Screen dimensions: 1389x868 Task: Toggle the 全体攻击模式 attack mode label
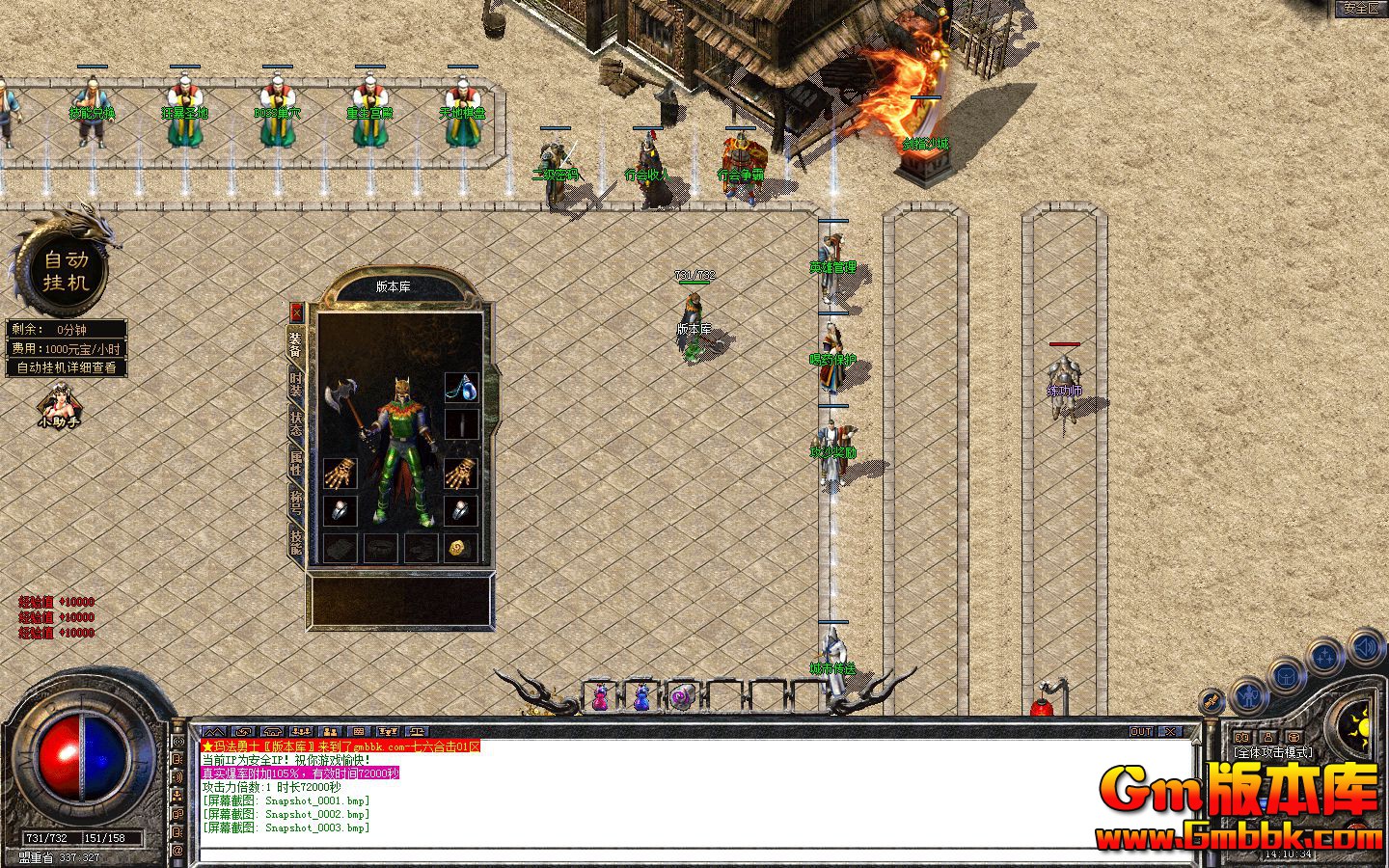point(1273,752)
